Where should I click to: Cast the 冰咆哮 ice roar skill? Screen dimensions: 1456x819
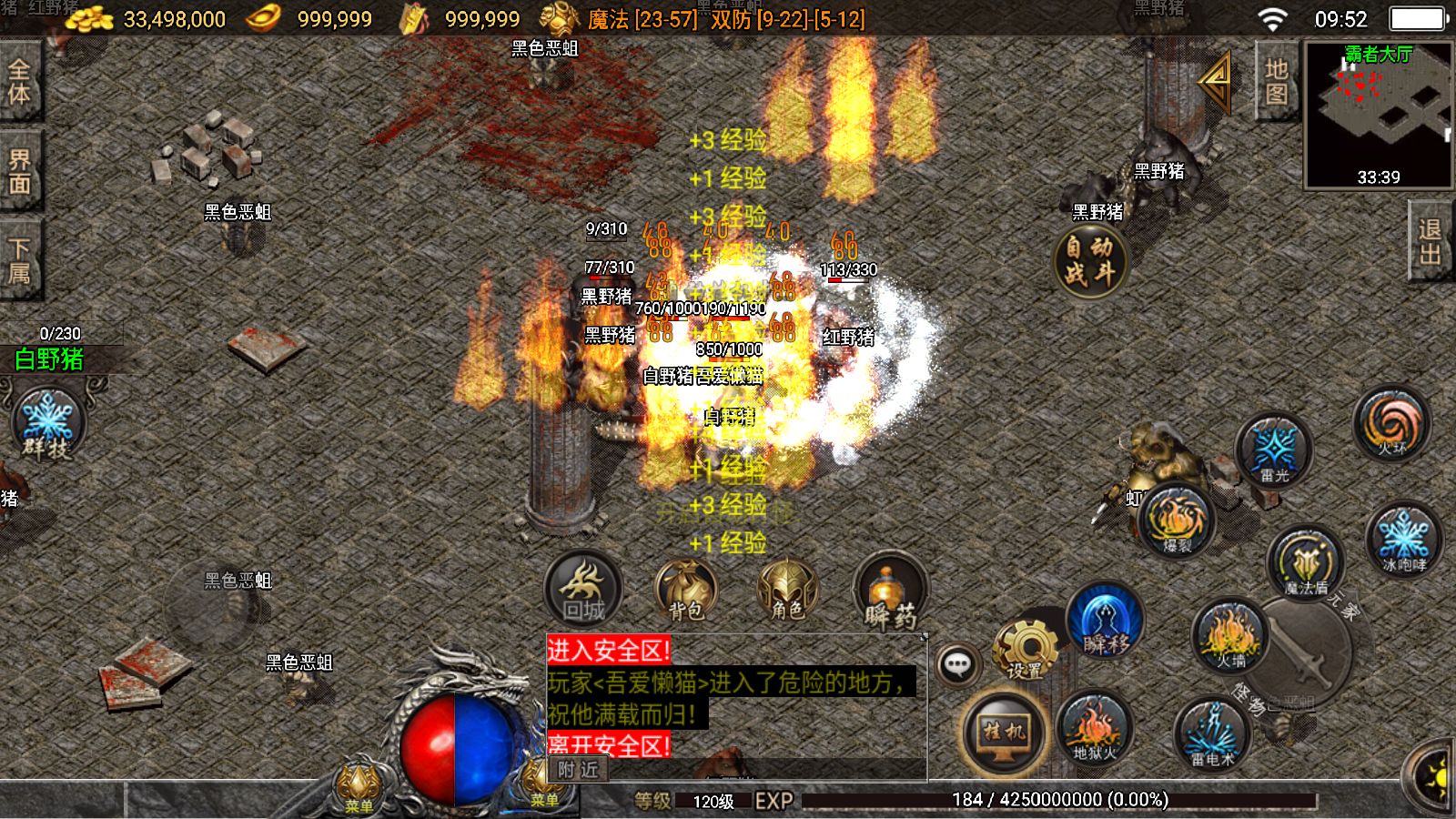click(1403, 539)
